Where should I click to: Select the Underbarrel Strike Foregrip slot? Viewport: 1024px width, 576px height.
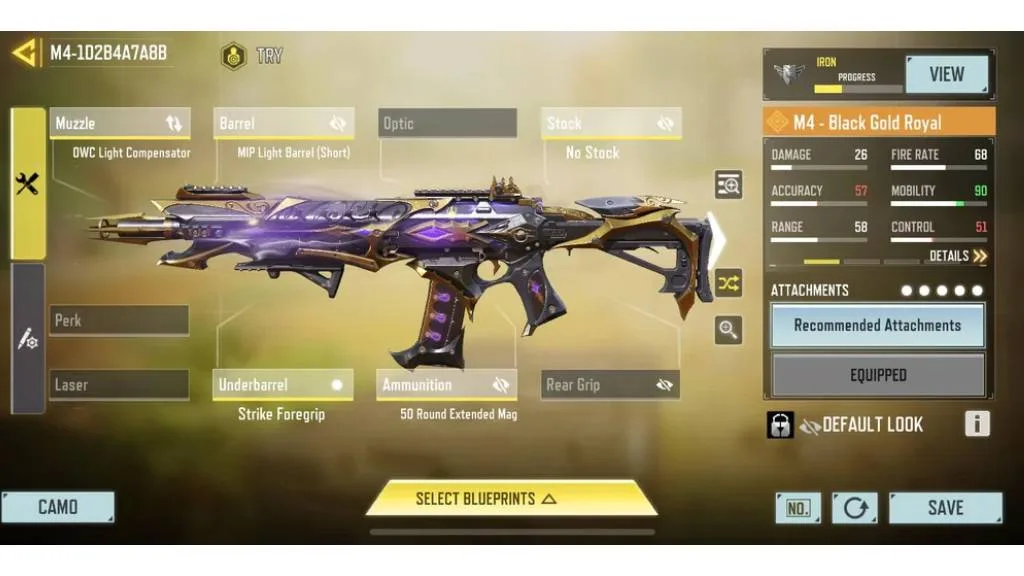point(283,385)
